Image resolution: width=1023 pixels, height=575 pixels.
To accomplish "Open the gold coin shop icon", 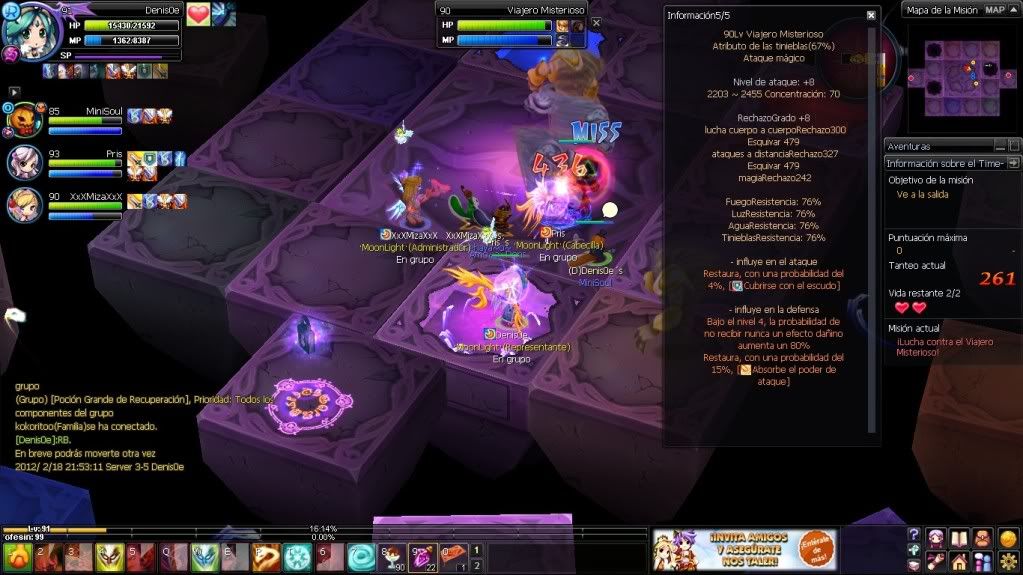I will (1008, 537).
